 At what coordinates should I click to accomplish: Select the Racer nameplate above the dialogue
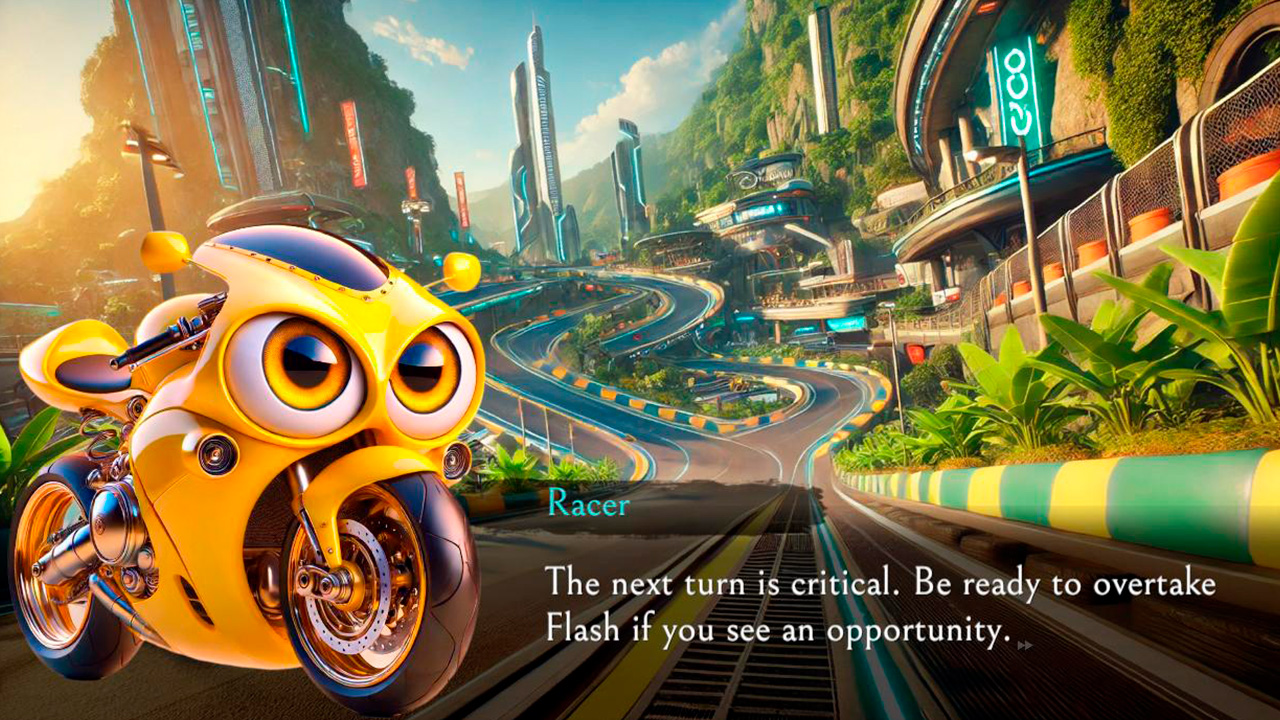tap(586, 507)
